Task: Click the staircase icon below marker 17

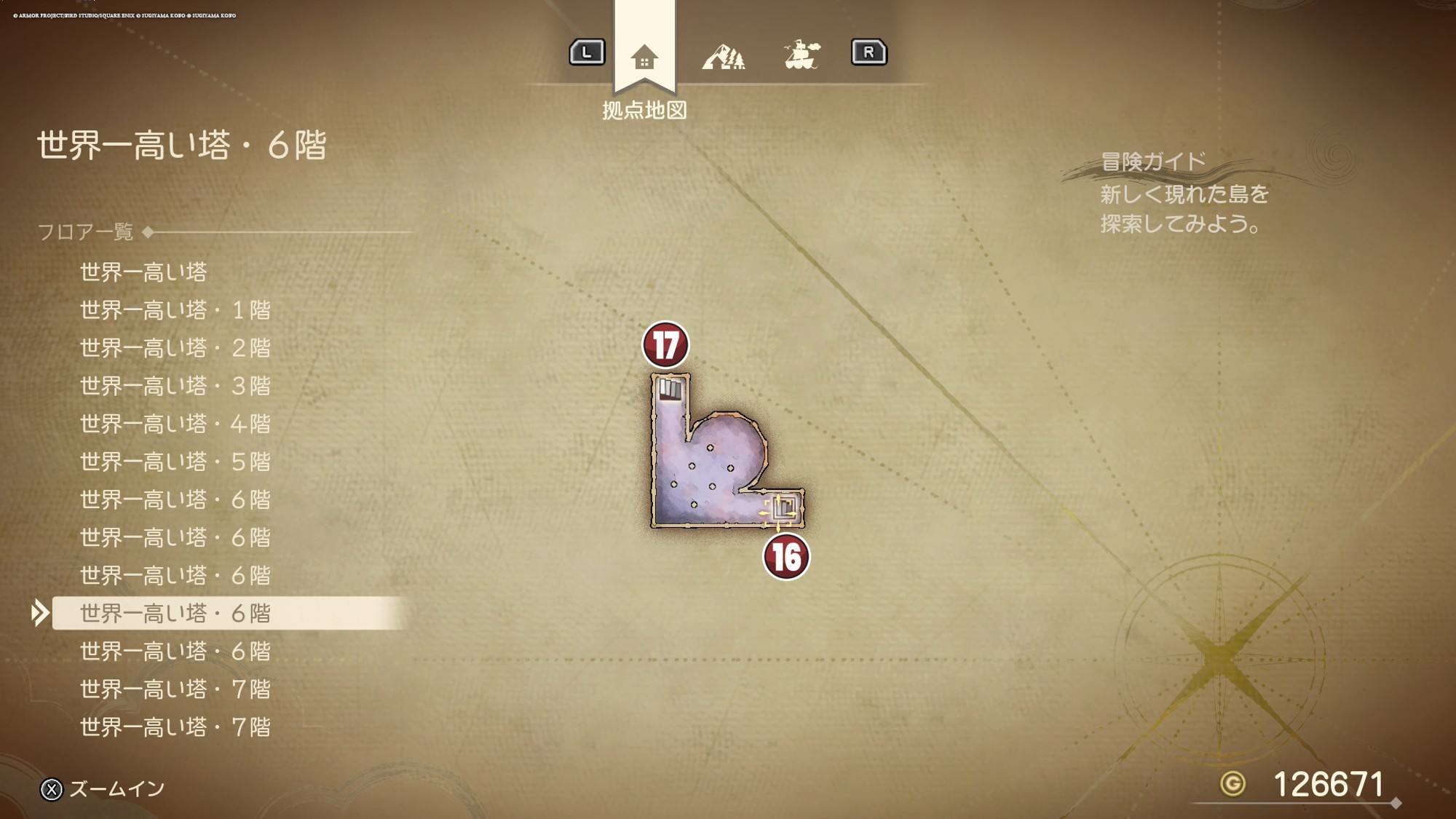Action: [x=670, y=389]
